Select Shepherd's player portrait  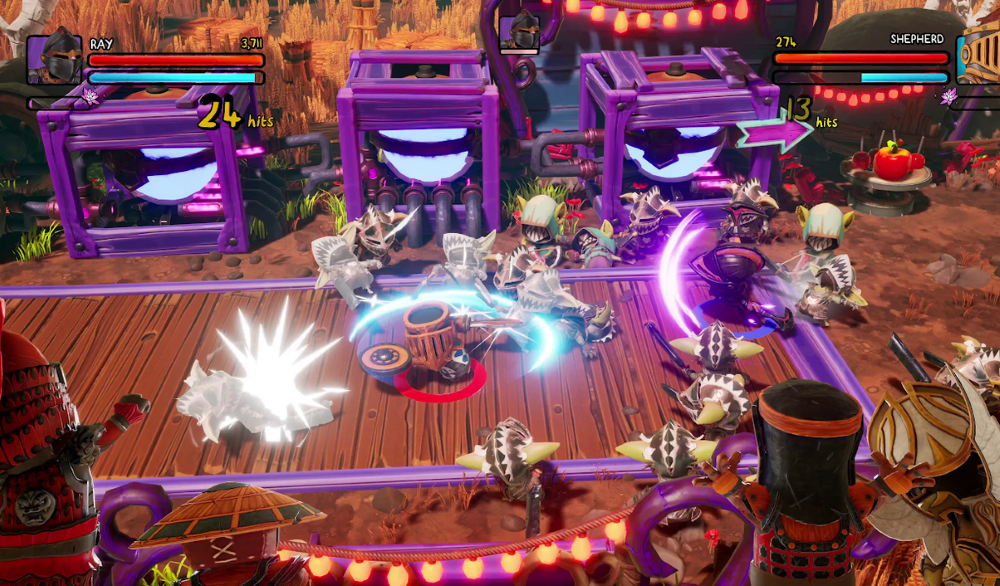(979, 60)
